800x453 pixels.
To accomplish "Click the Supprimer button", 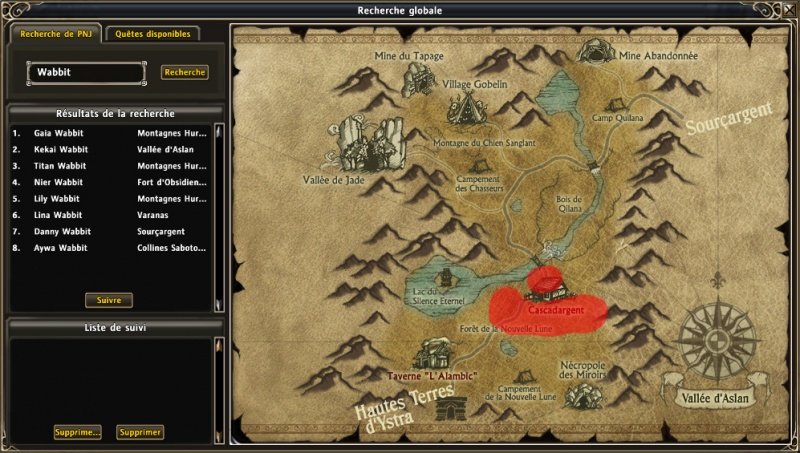I will coord(140,432).
